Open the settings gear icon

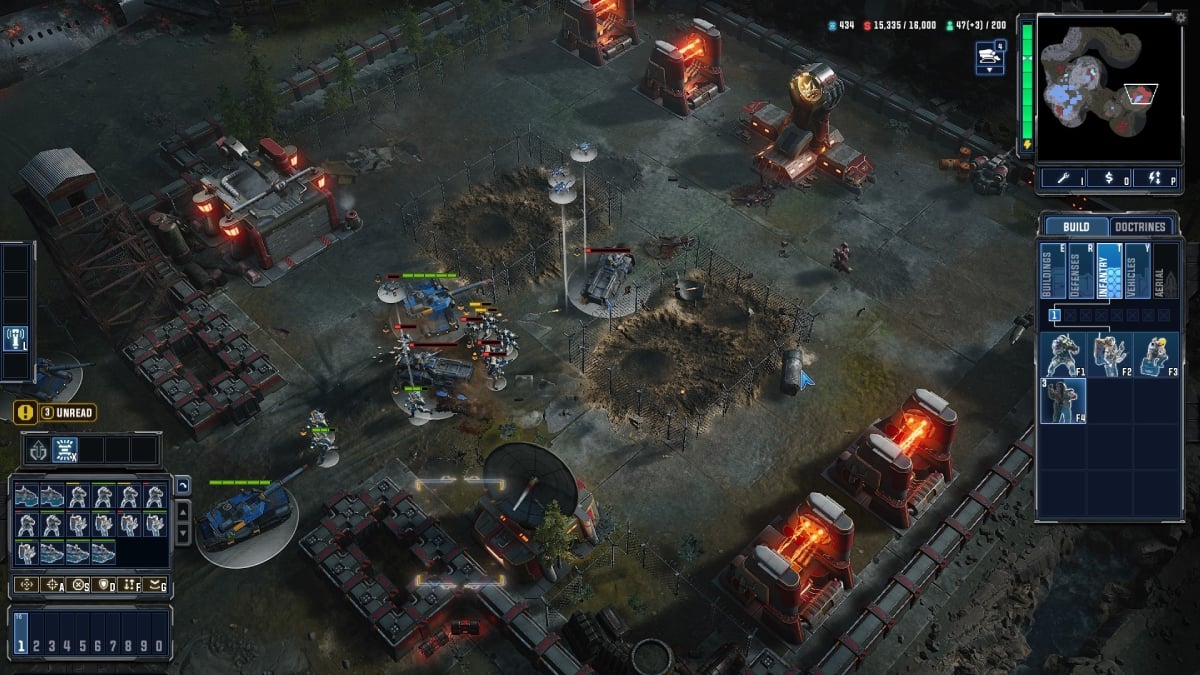[x=1180, y=16]
